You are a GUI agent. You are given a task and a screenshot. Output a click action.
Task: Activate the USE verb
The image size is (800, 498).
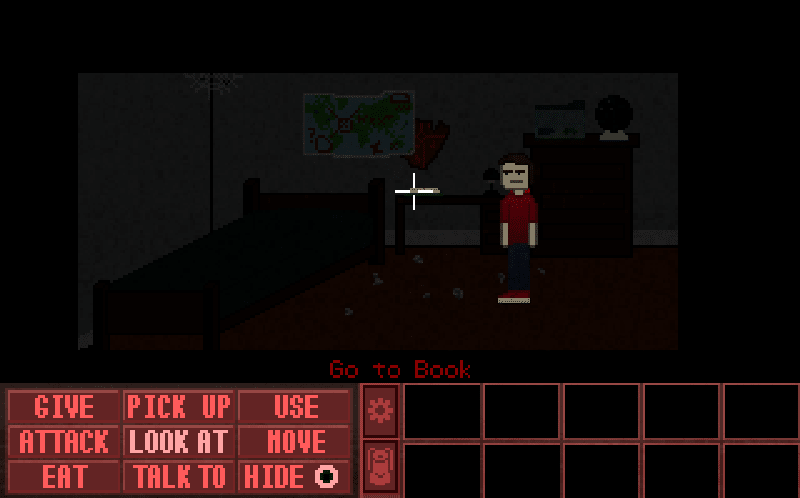click(x=295, y=407)
